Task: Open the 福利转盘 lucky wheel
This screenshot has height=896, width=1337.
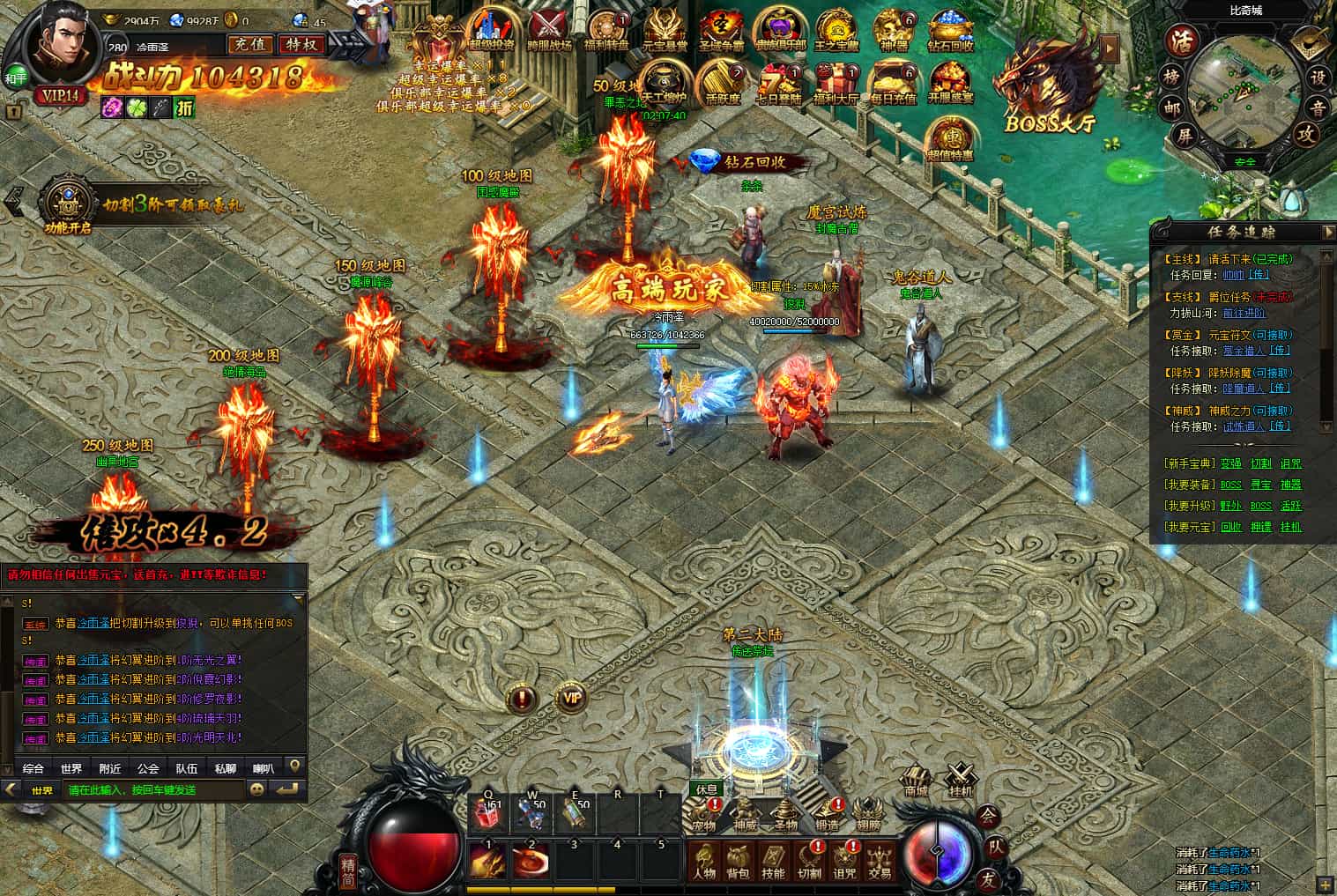Action: 606,30
